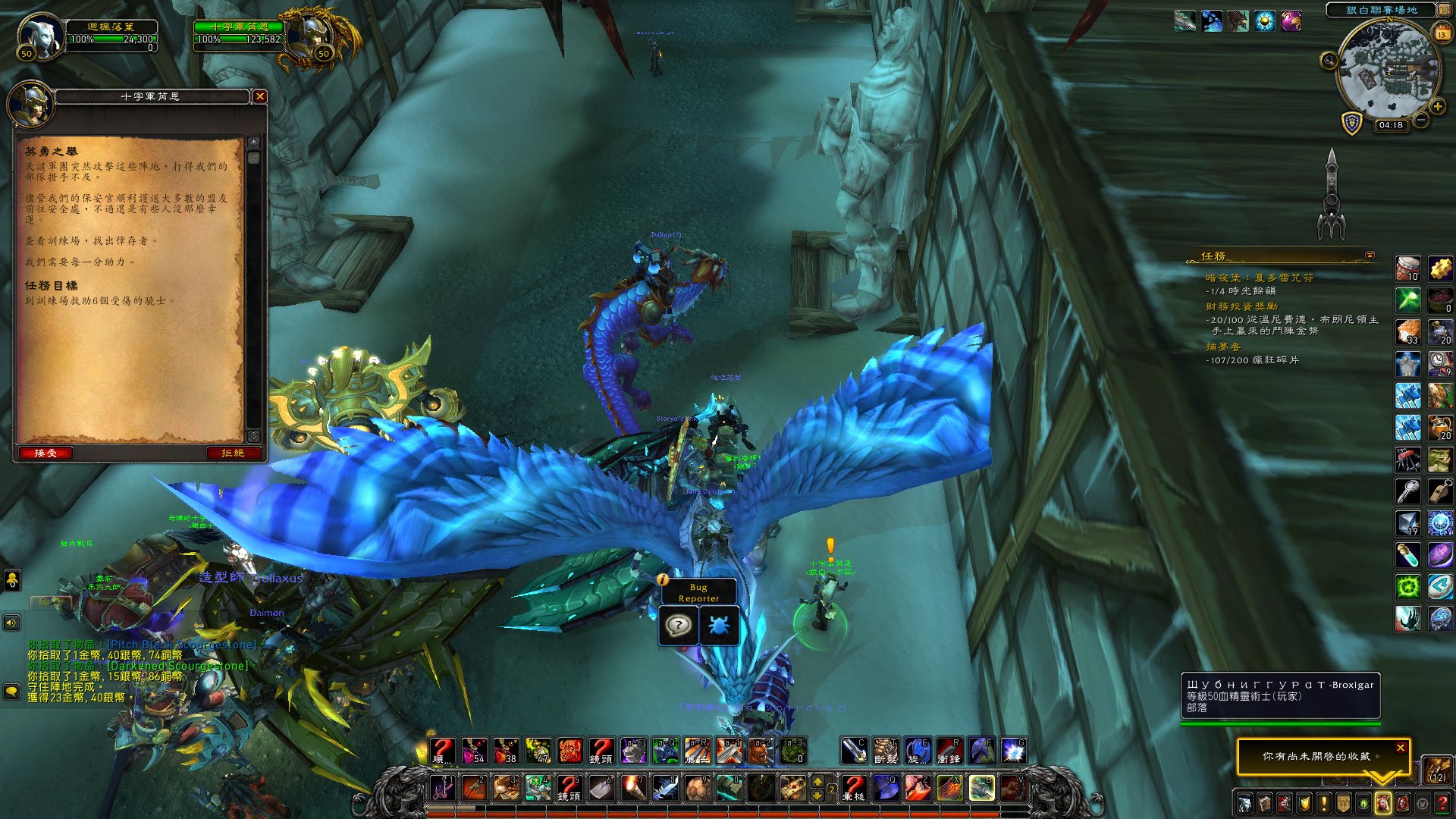1456x819 pixels.
Task: Open the backpack bag showing (12)
Action: [x=1437, y=769]
